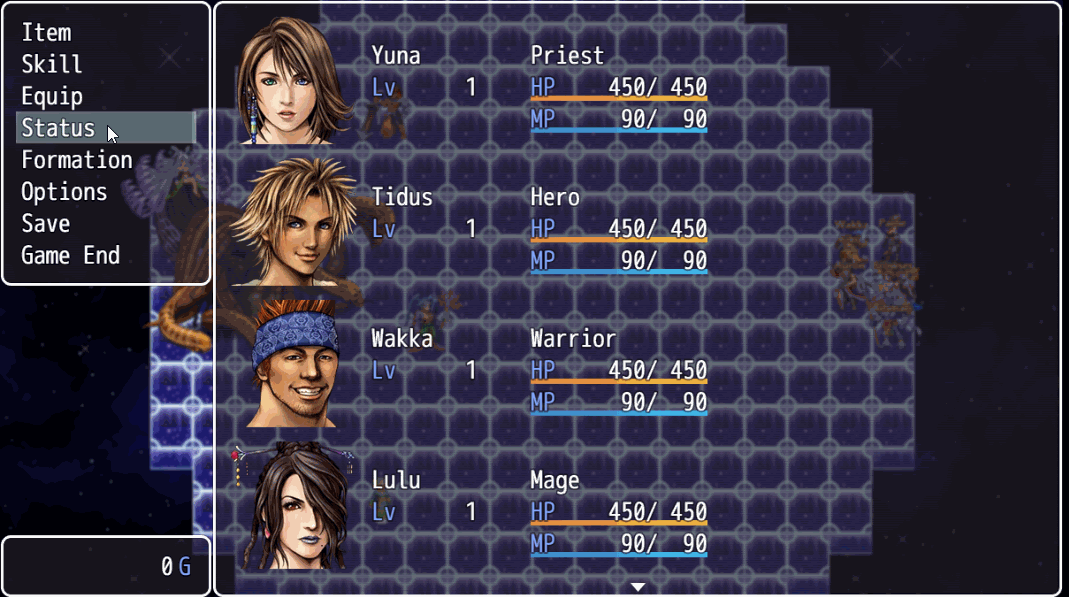Choose Tidus's portrait
Screen dimensions: 1069x597
[x=293, y=222]
